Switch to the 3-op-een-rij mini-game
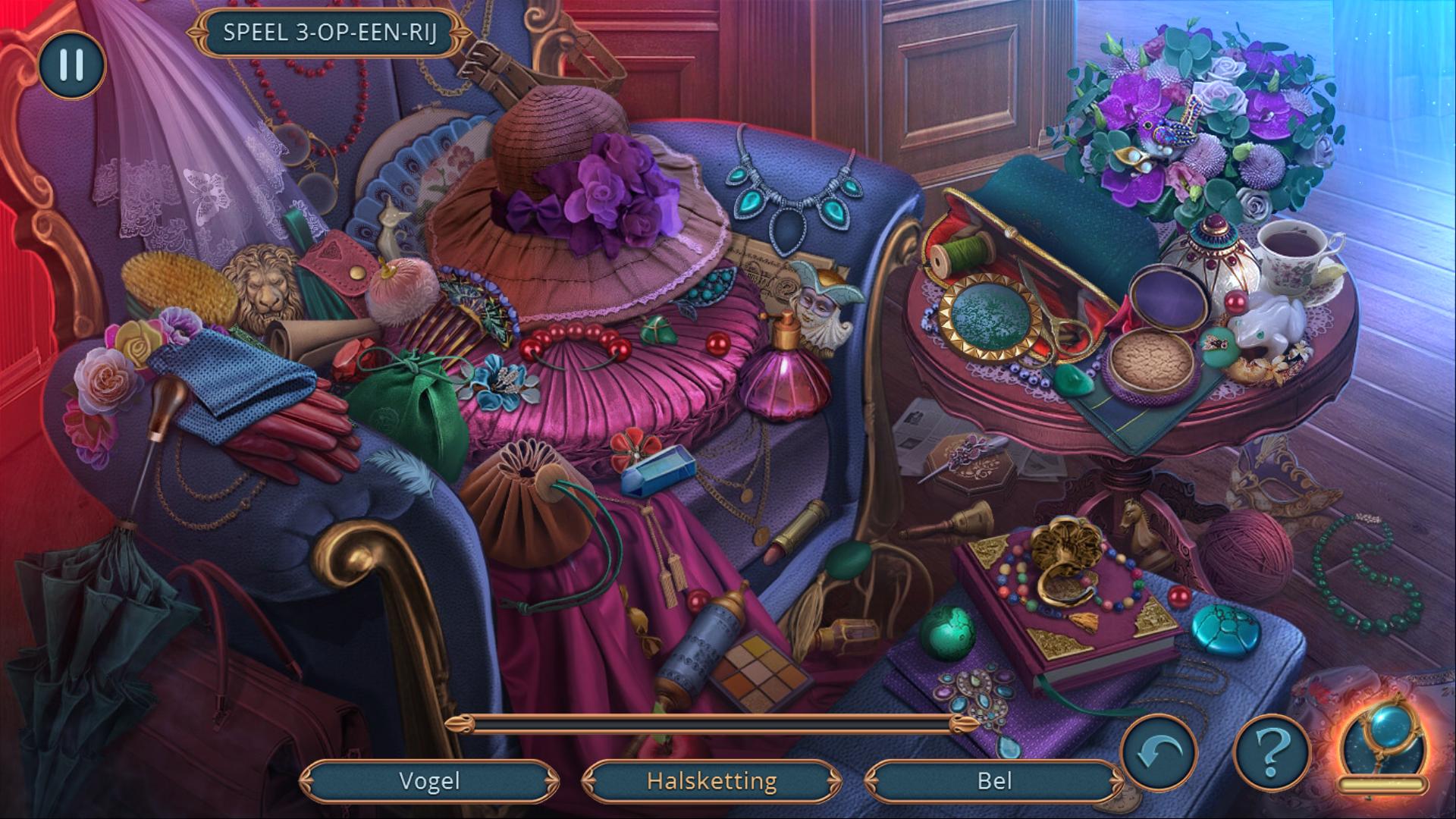1456x819 pixels. tap(330, 33)
